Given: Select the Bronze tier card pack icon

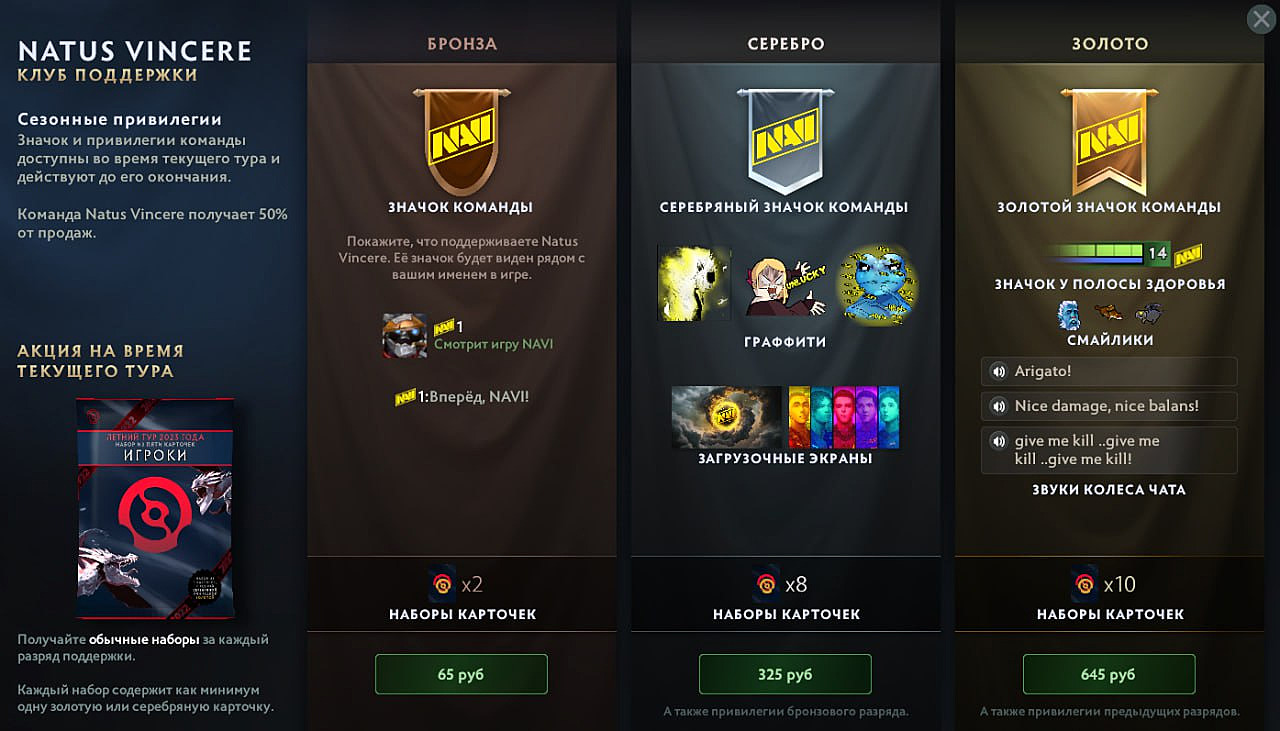Looking at the screenshot, I should 441,584.
